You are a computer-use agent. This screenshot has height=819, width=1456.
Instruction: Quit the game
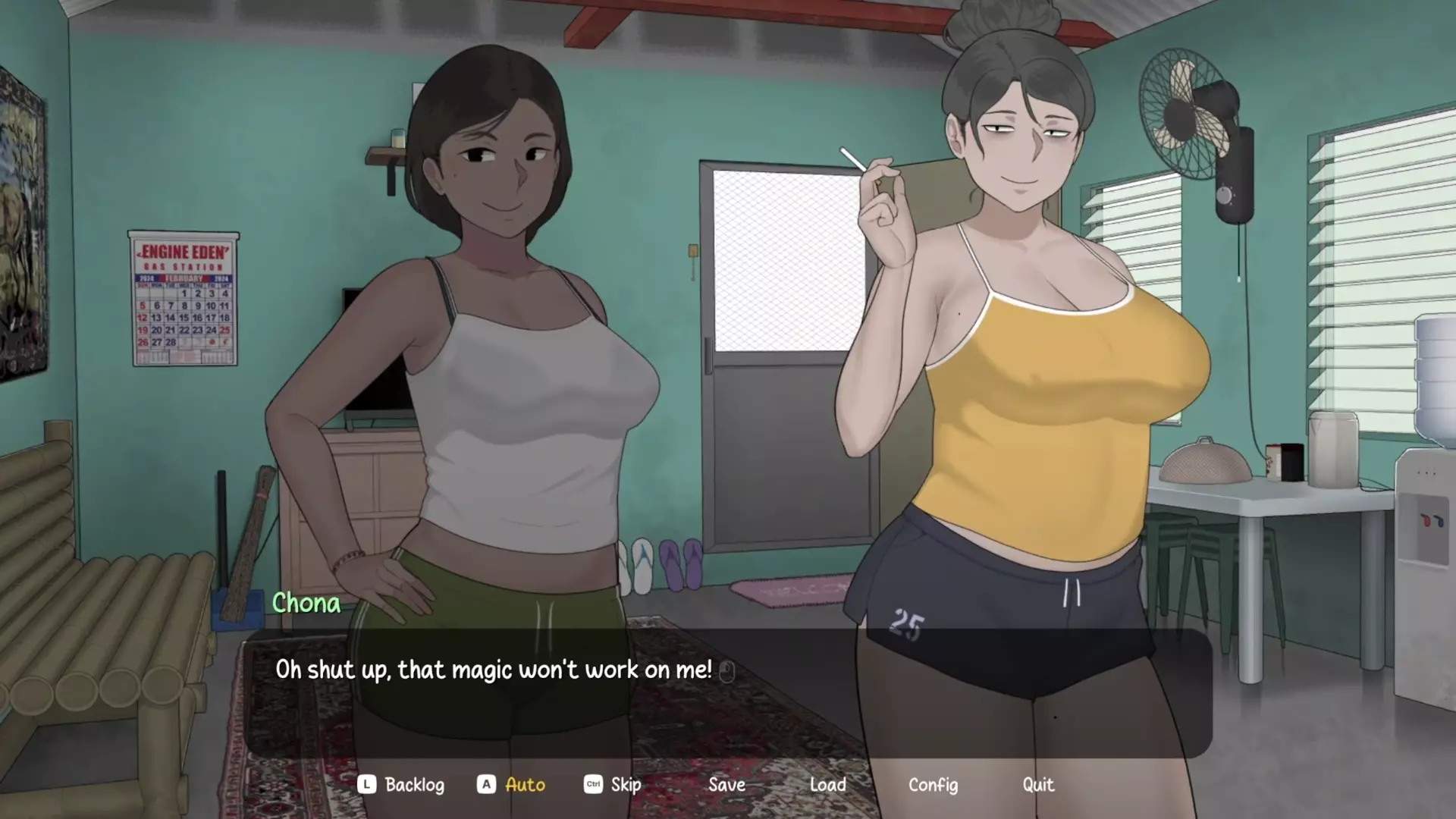tap(1037, 785)
